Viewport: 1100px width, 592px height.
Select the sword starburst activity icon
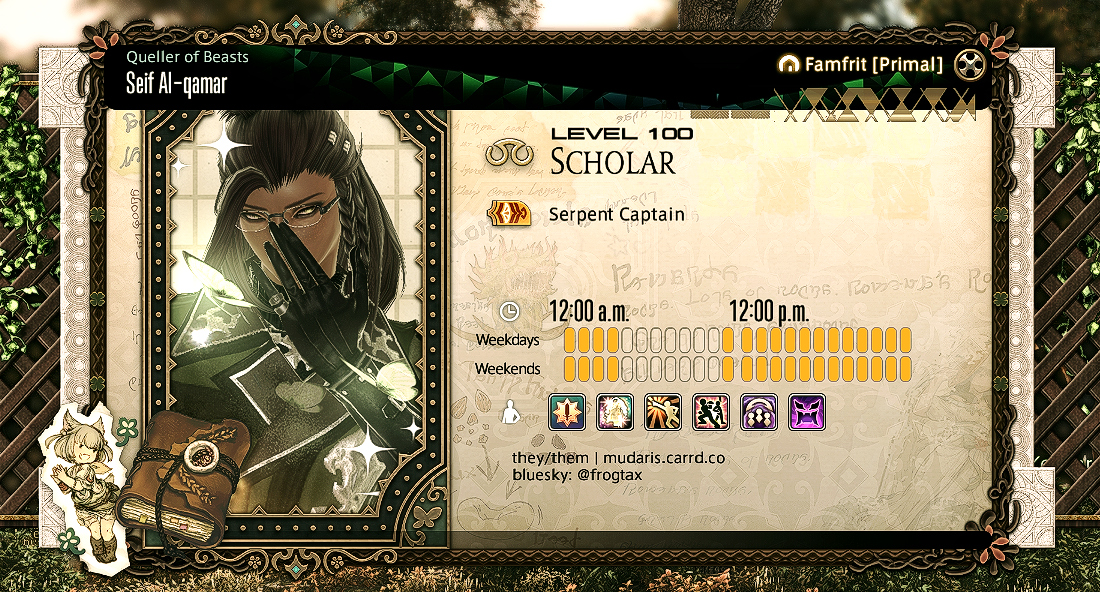tap(567, 412)
